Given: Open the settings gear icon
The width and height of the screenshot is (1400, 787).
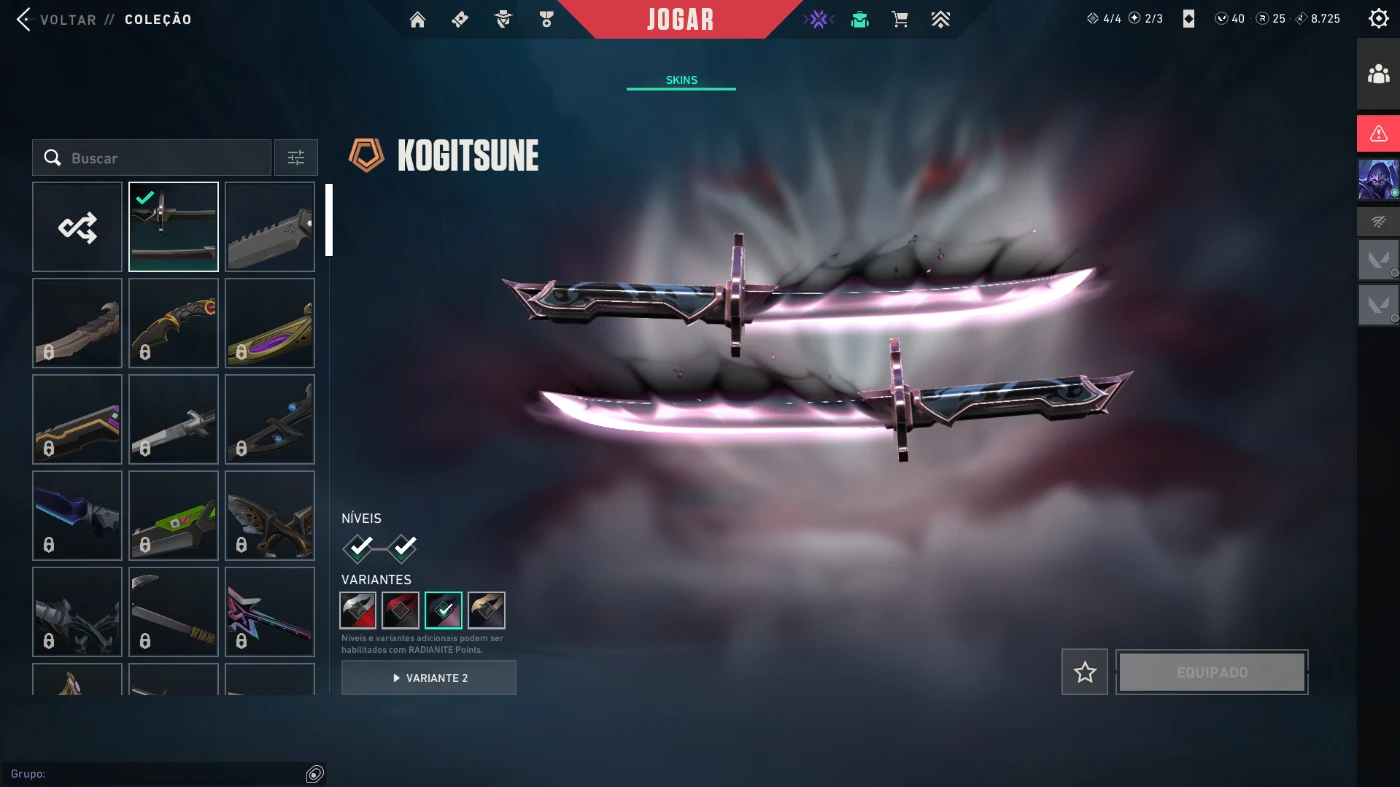Looking at the screenshot, I should coord(1378,18).
